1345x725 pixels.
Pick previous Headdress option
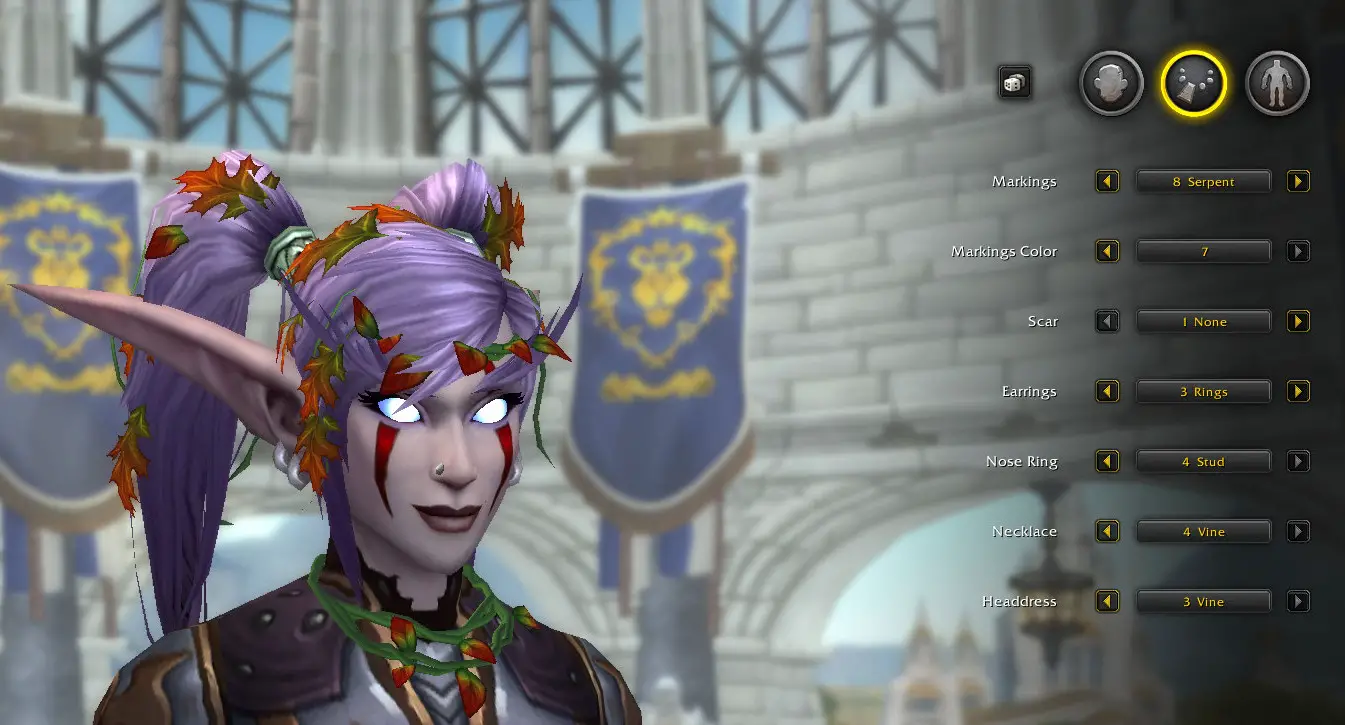[x=1107, y=602]
